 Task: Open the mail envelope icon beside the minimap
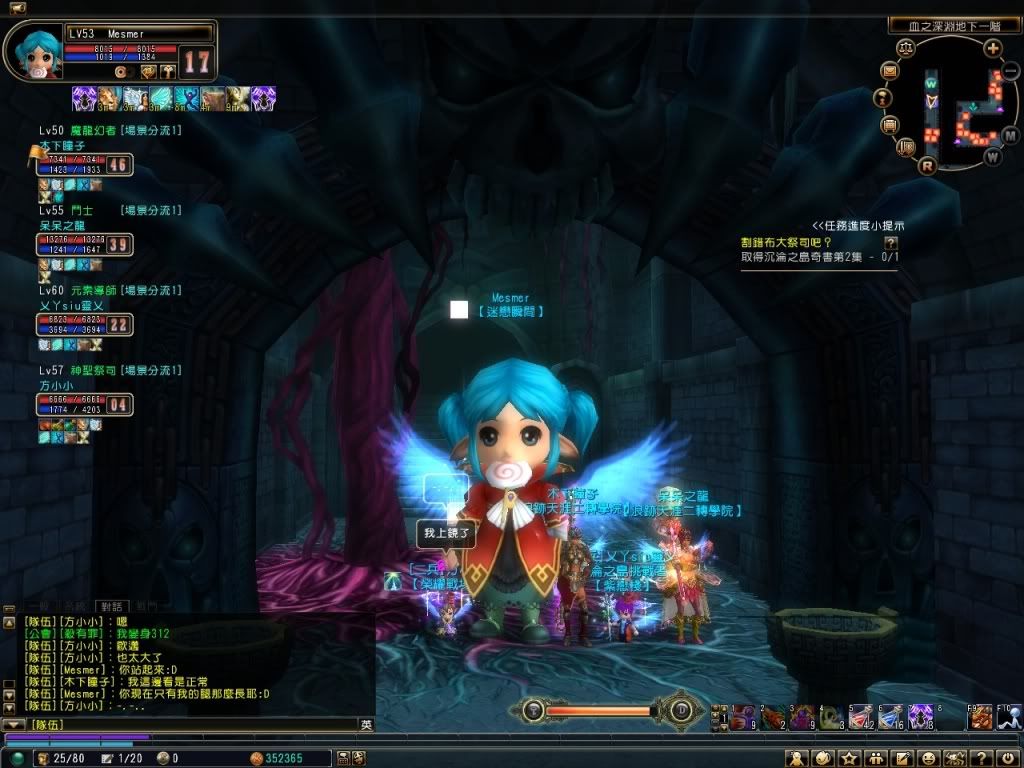(x=890, y=71)
